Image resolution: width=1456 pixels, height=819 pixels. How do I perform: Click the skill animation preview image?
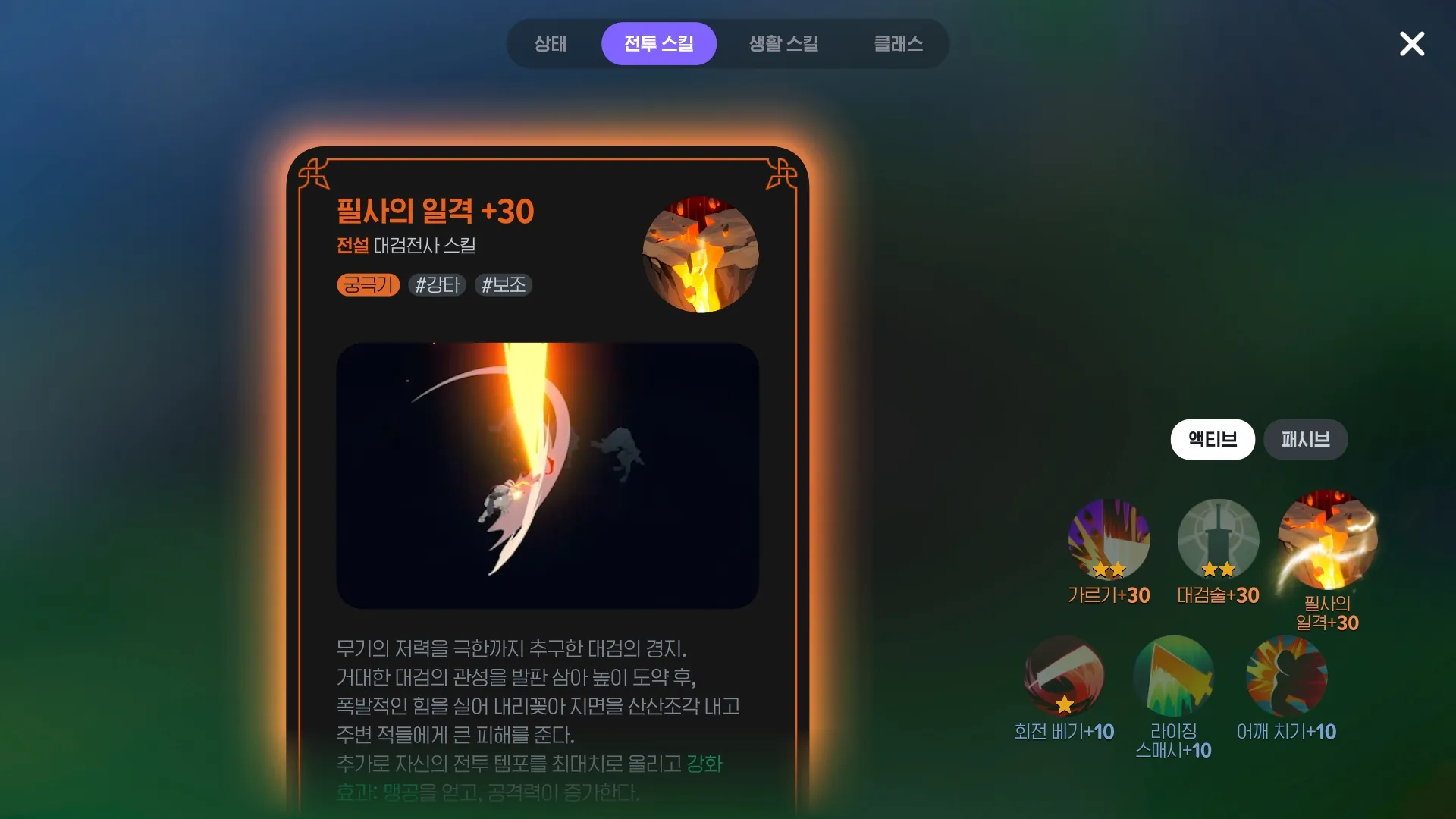[547, 475]
